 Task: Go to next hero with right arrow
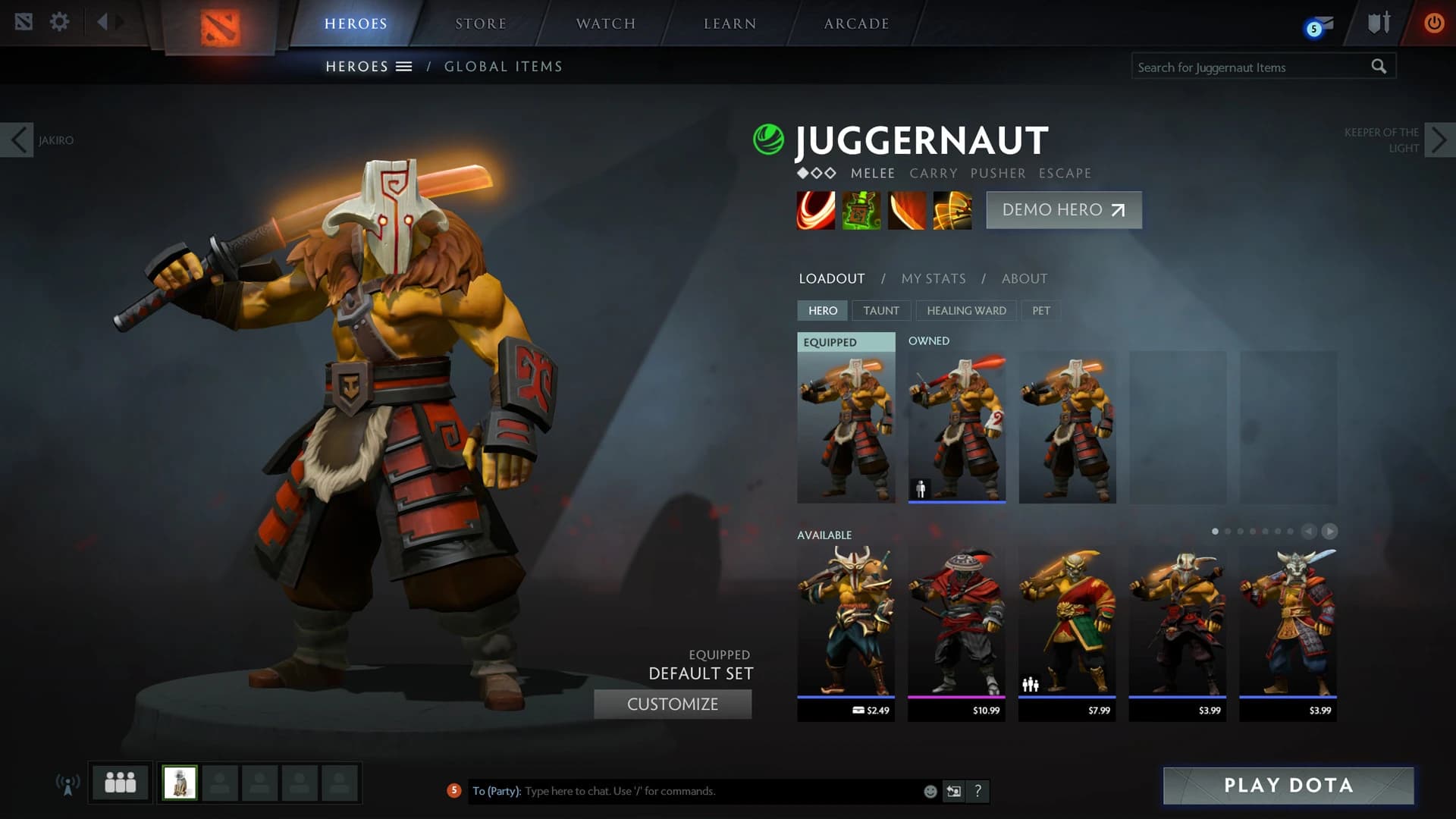coord(1439,140)
